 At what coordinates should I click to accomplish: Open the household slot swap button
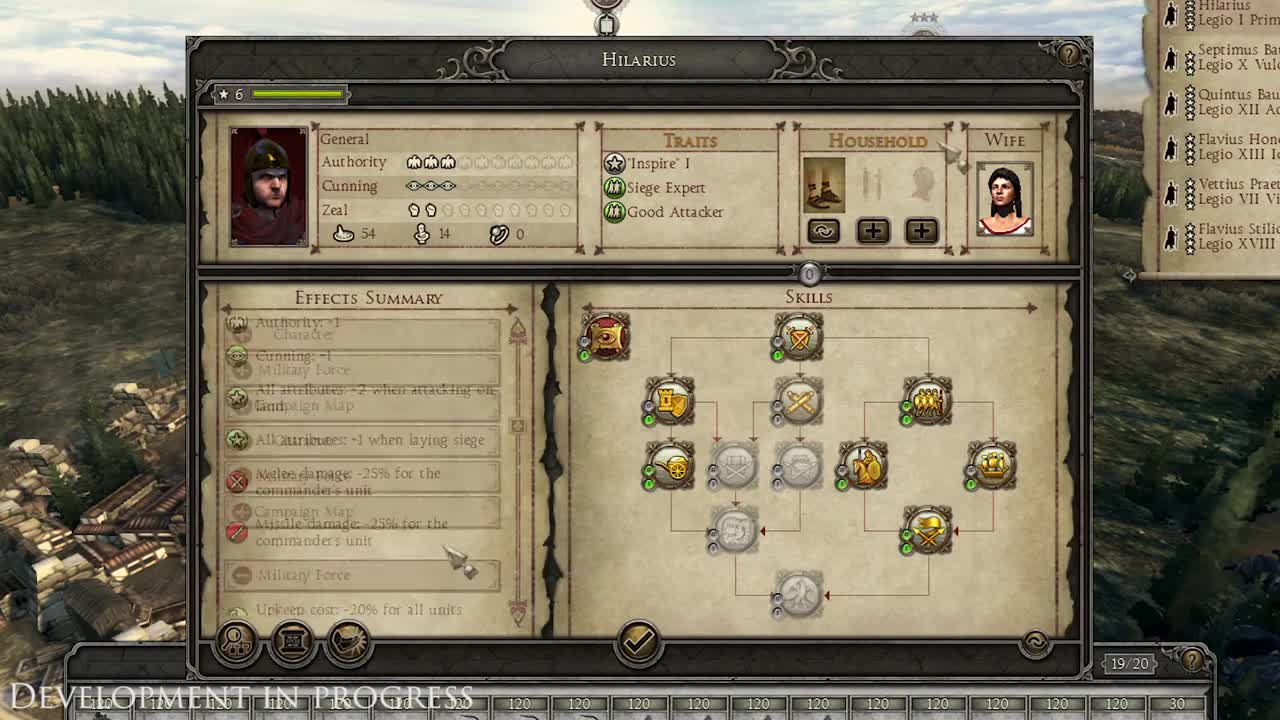point(823,231)
